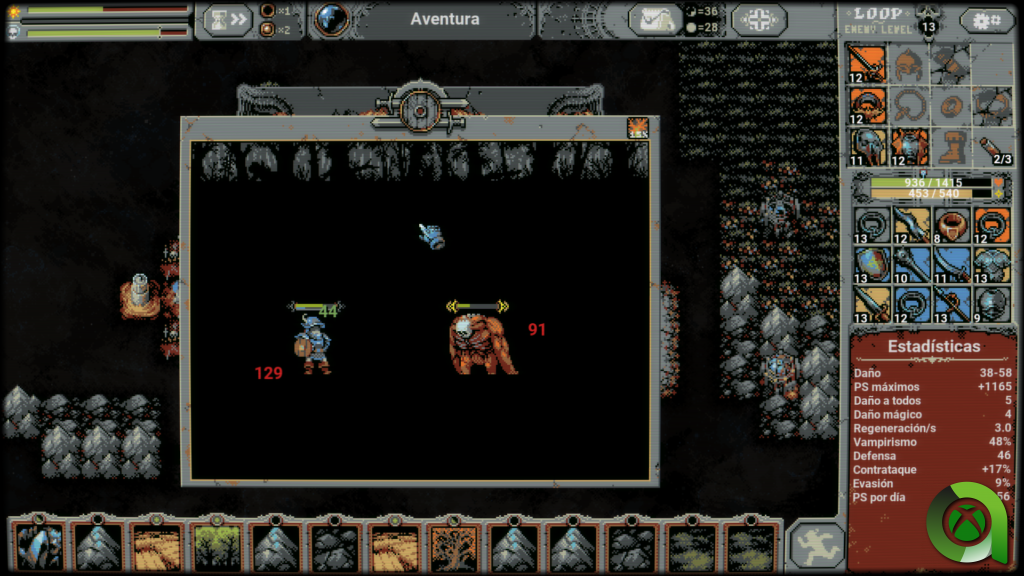Select the level 11 curved sword in inventory
The image size is (1024, 576).
(951, 265)
